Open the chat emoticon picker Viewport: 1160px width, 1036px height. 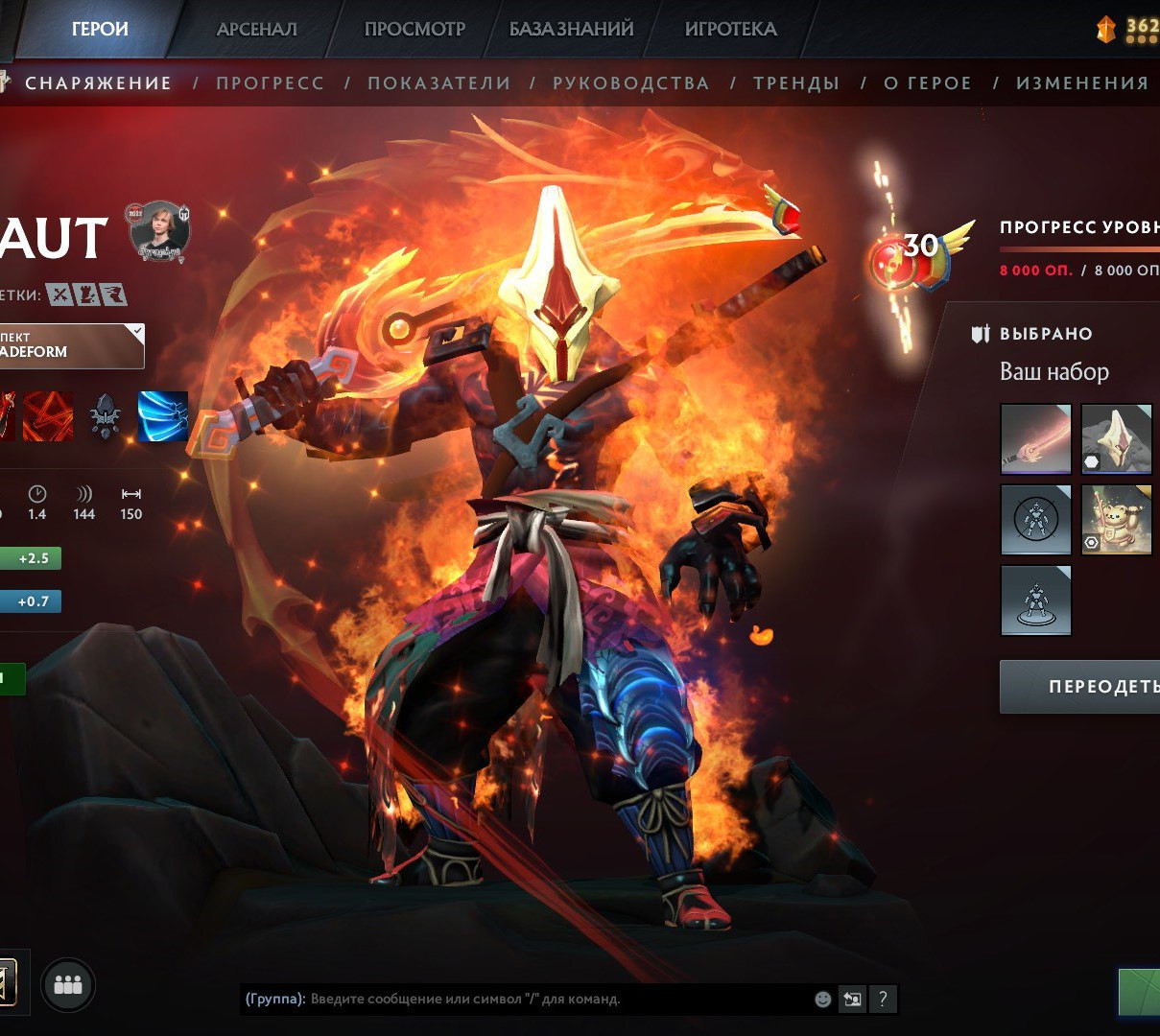[822, 999]
